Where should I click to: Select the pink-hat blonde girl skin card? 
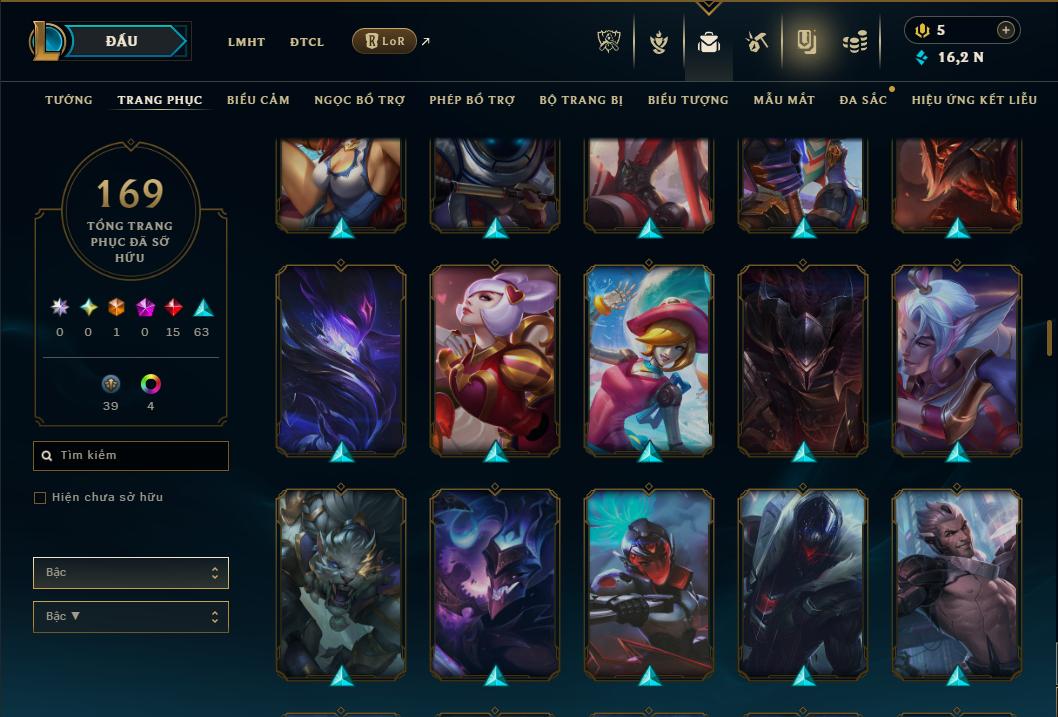tap(649, 360)
